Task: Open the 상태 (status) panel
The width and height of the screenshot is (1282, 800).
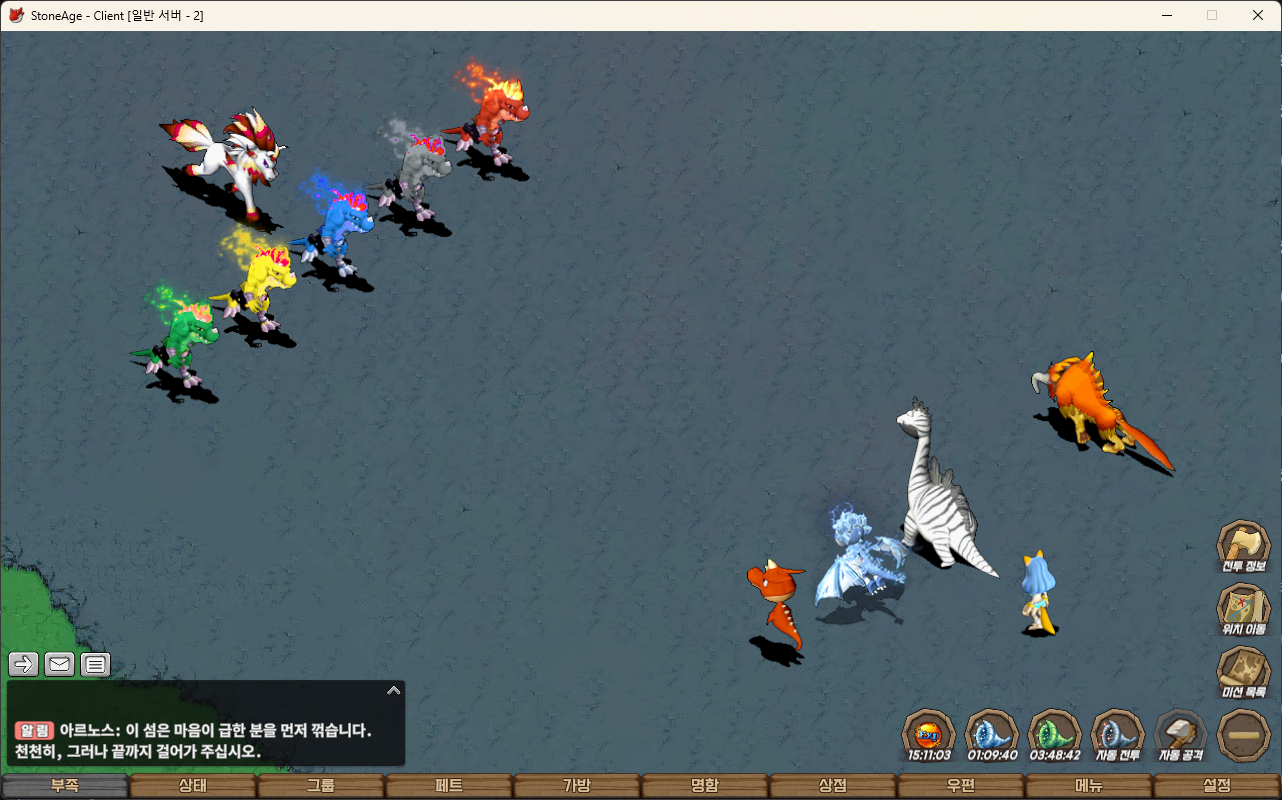Action: point(192,786)
